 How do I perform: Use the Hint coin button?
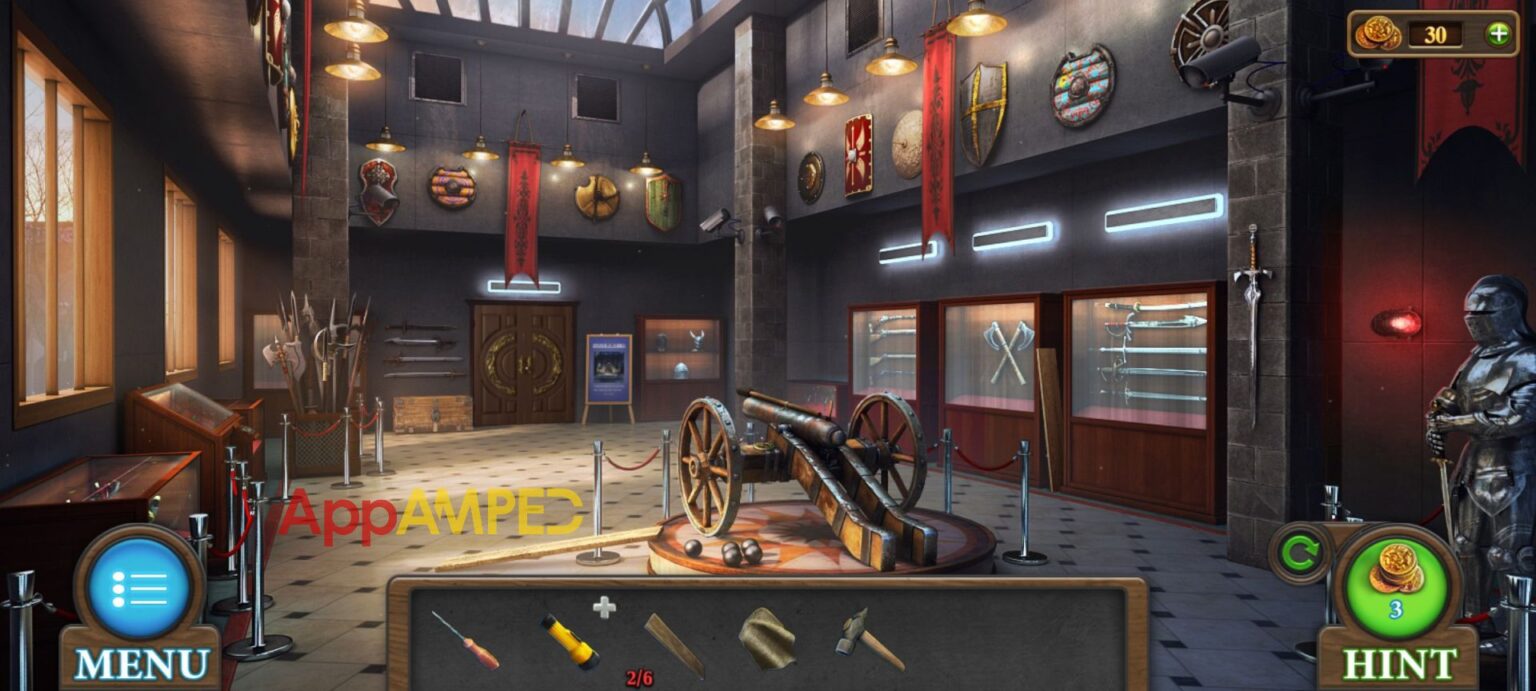click(1398, 578)
